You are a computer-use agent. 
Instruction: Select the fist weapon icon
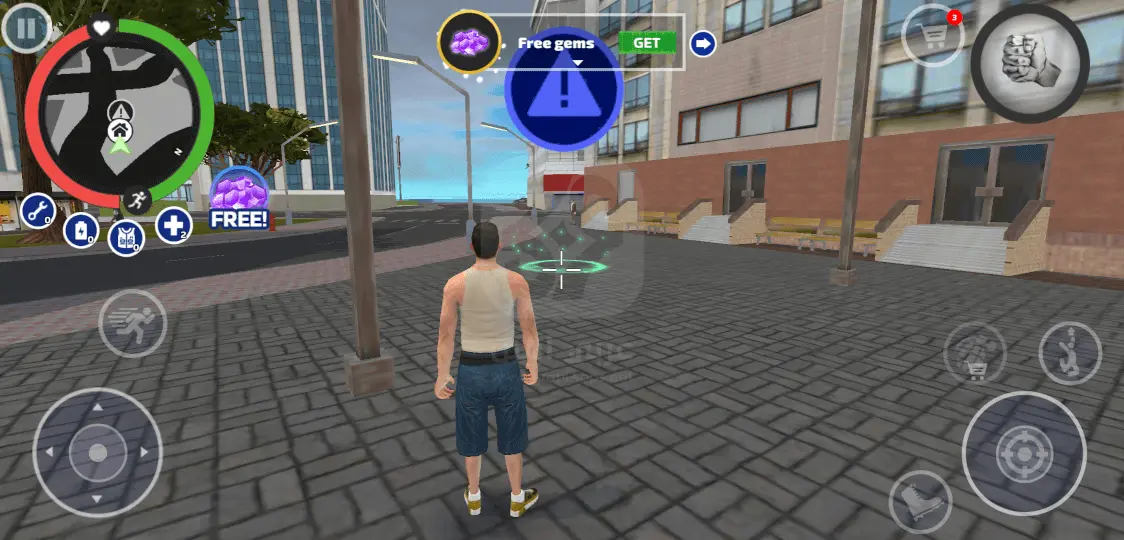click(1029, 62)
